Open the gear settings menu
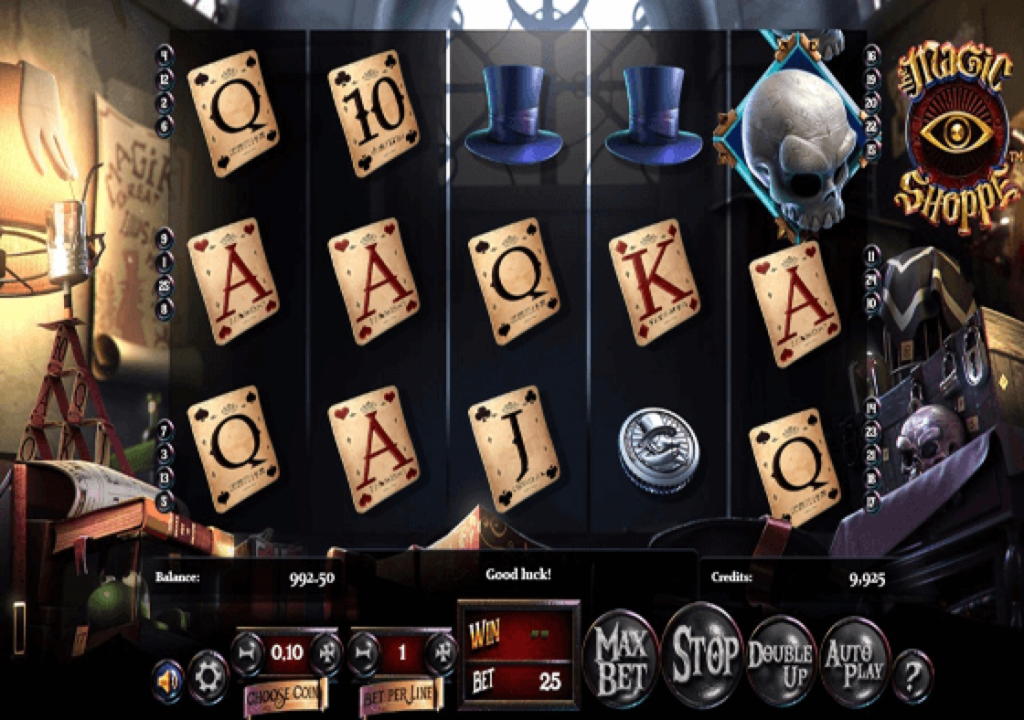The width and height of the screenshot is (1024, 720). click(x=208, y=673)
